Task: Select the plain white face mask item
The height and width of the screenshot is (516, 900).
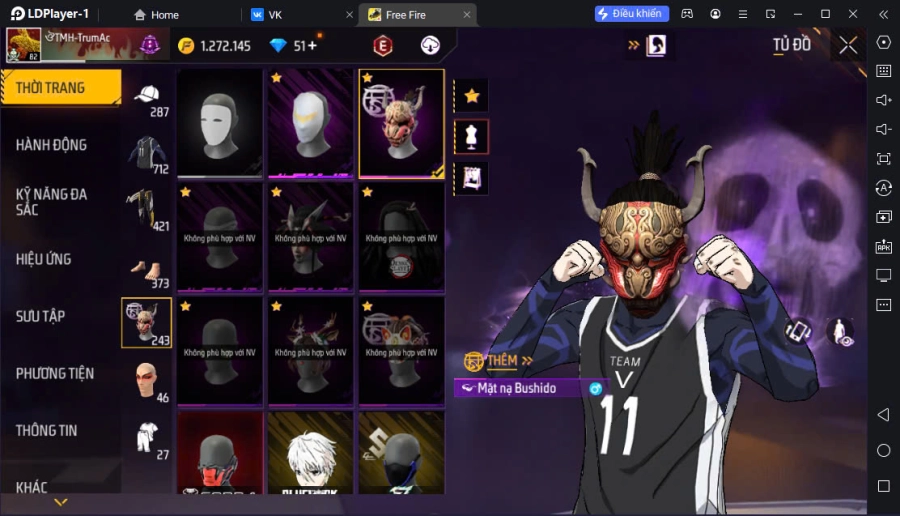Action: click(x=219, y=122)
